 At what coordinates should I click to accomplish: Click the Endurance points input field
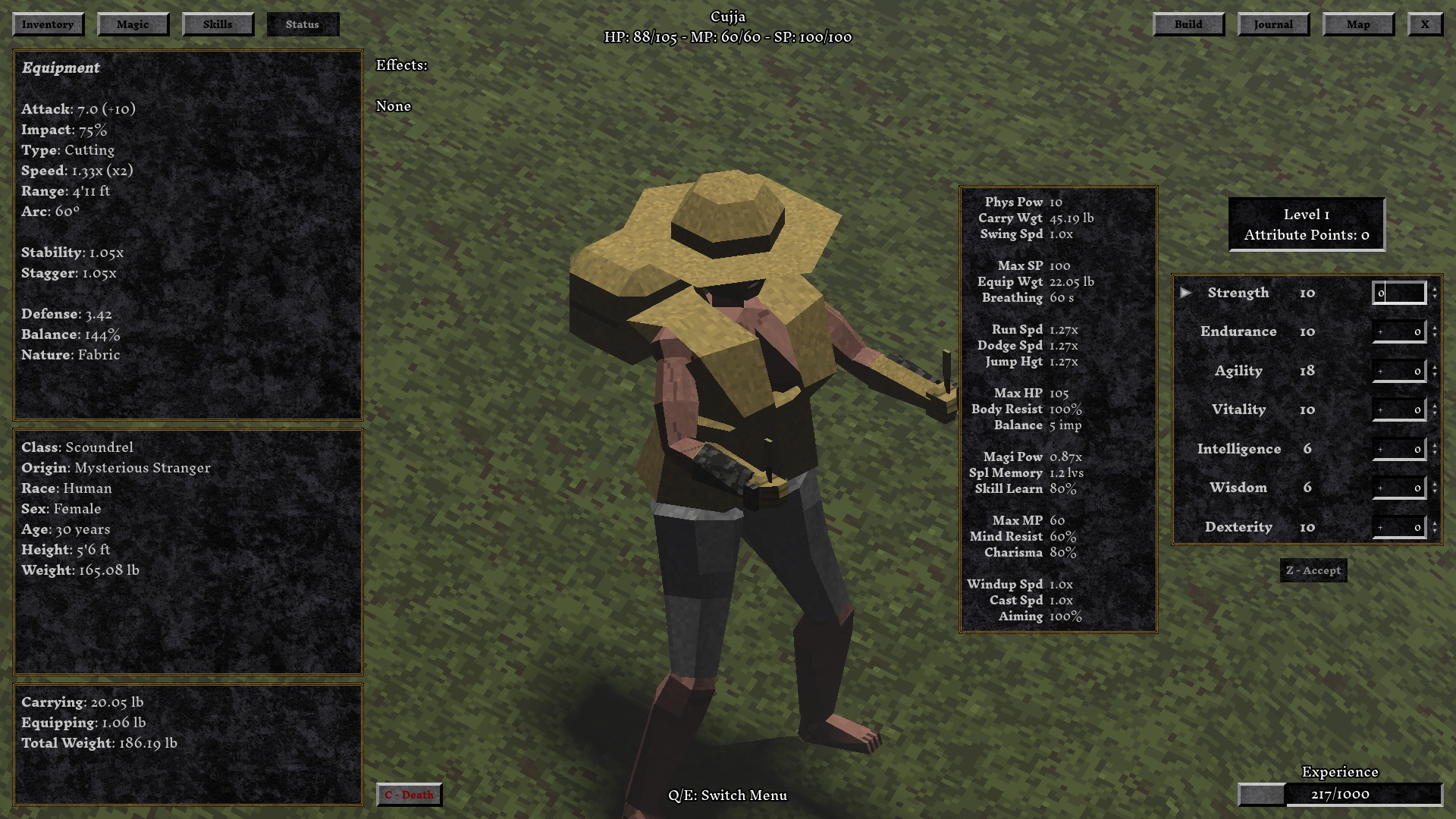click(1398, 331)
